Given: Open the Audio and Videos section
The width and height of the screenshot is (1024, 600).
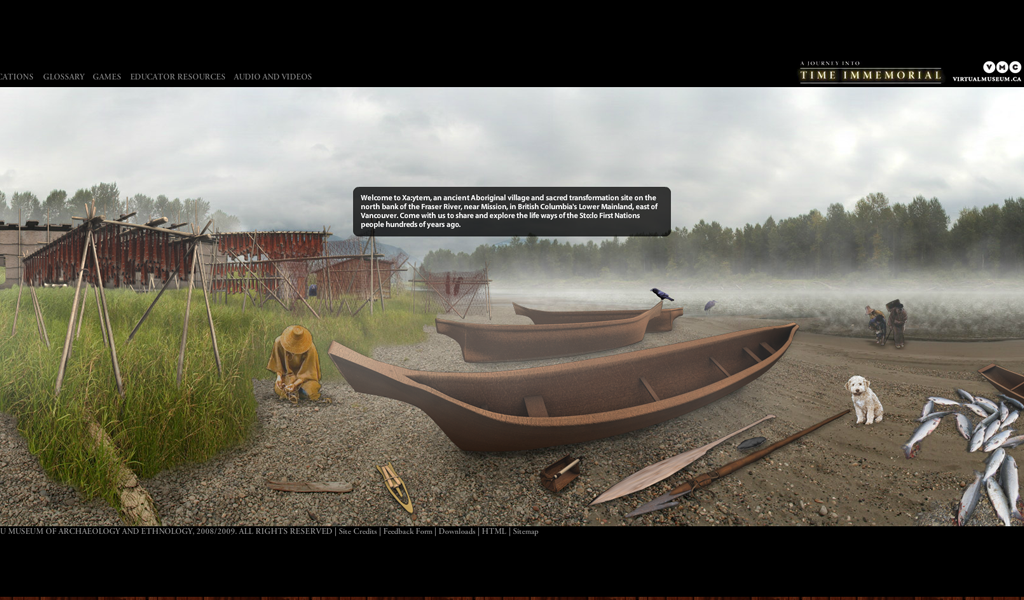Looking at the screenshot, I should 273,77.
